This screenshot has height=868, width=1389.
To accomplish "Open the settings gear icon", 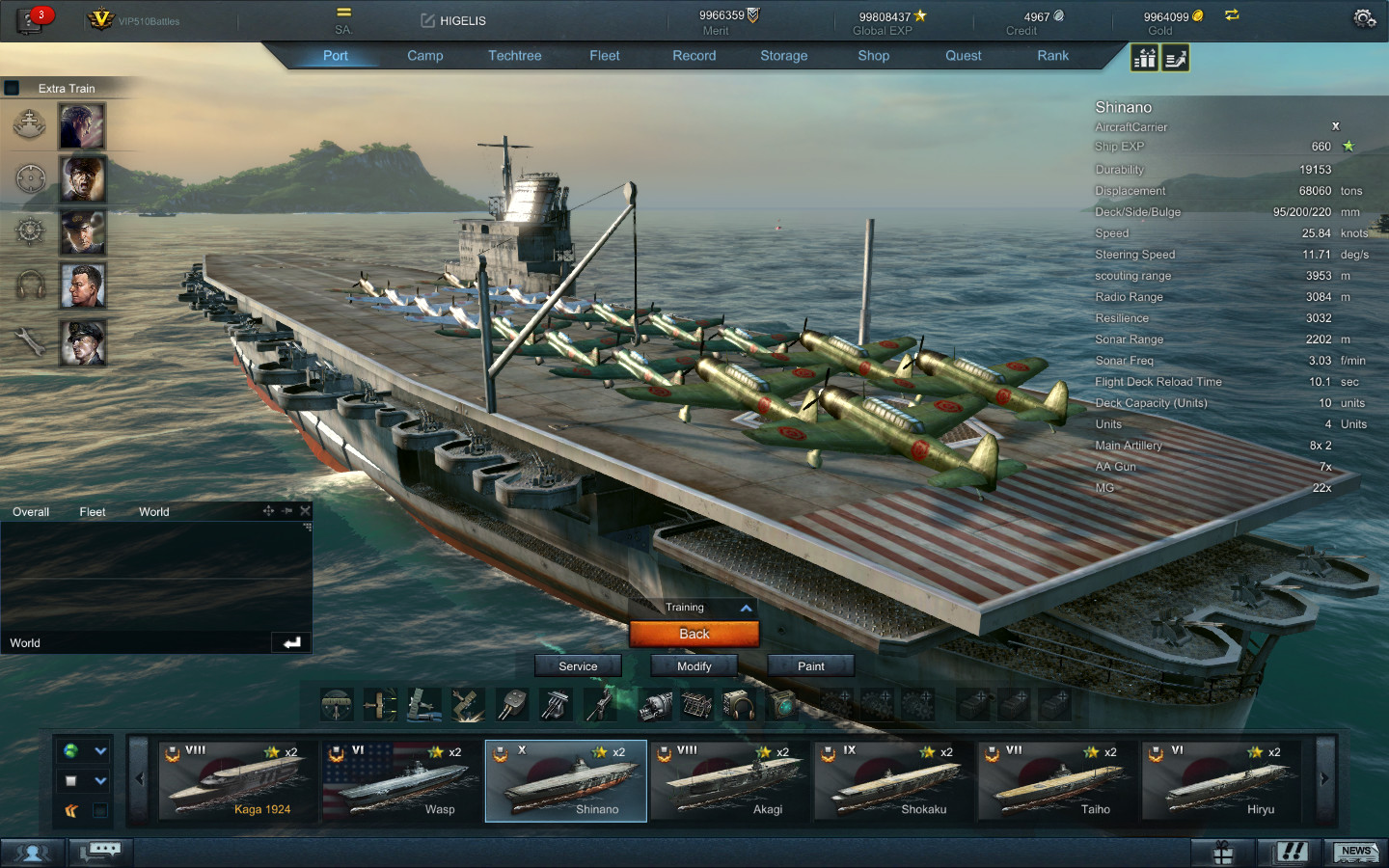I will (1363, 18).
